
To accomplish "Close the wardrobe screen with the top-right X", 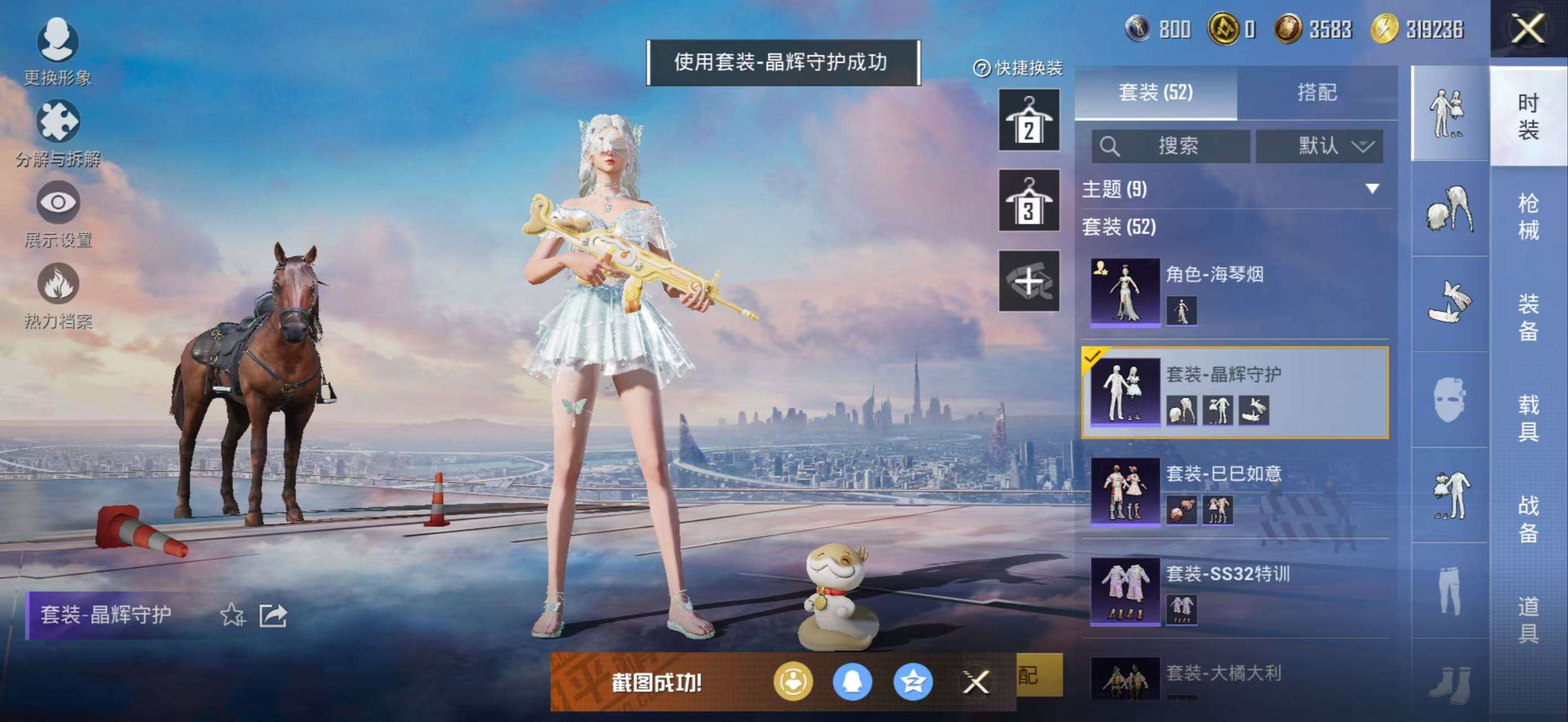I will (1528, 29).
